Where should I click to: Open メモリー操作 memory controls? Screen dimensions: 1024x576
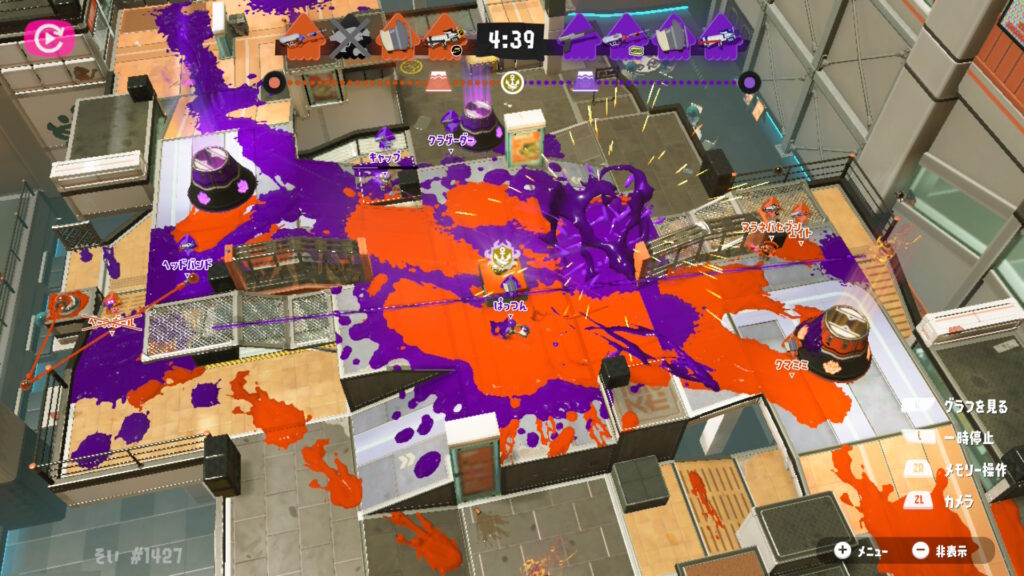pyautogui.click(x=962, y=469)
